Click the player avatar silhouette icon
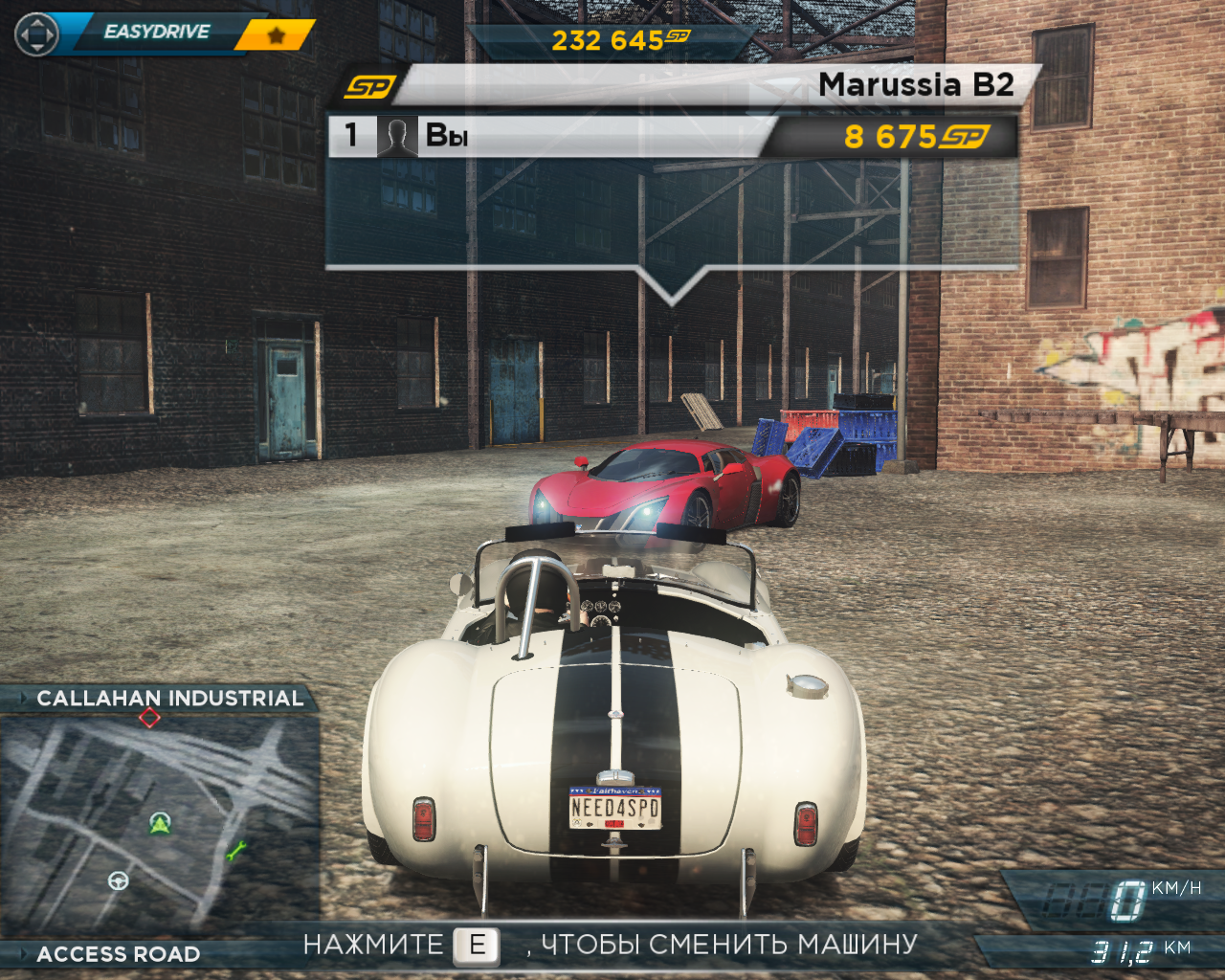Image resolution: width=1225 pixels, height=980 pixels. pyautogui.click(x=396, y=136)
